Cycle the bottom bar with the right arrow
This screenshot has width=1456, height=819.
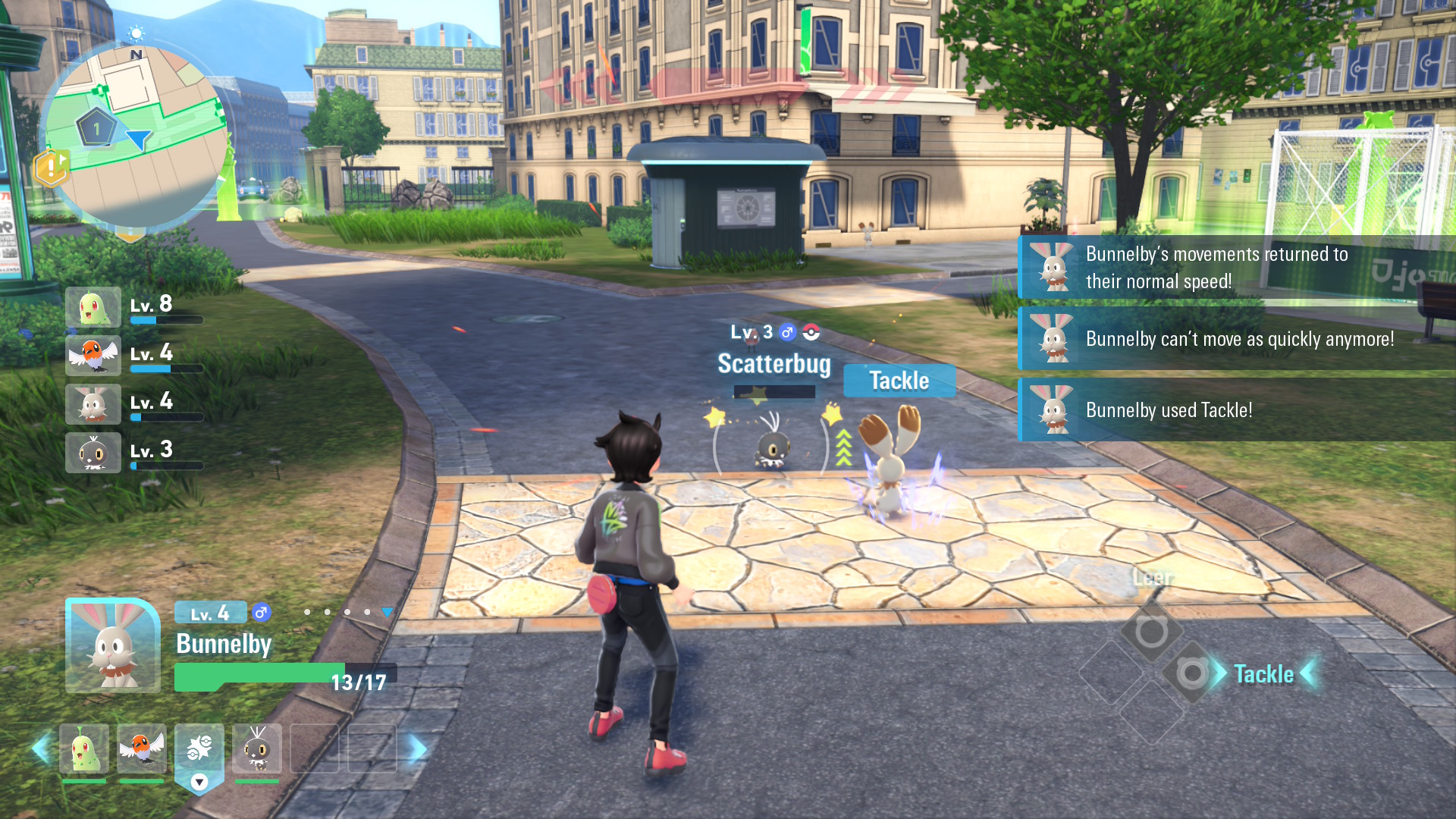point(418,749)
